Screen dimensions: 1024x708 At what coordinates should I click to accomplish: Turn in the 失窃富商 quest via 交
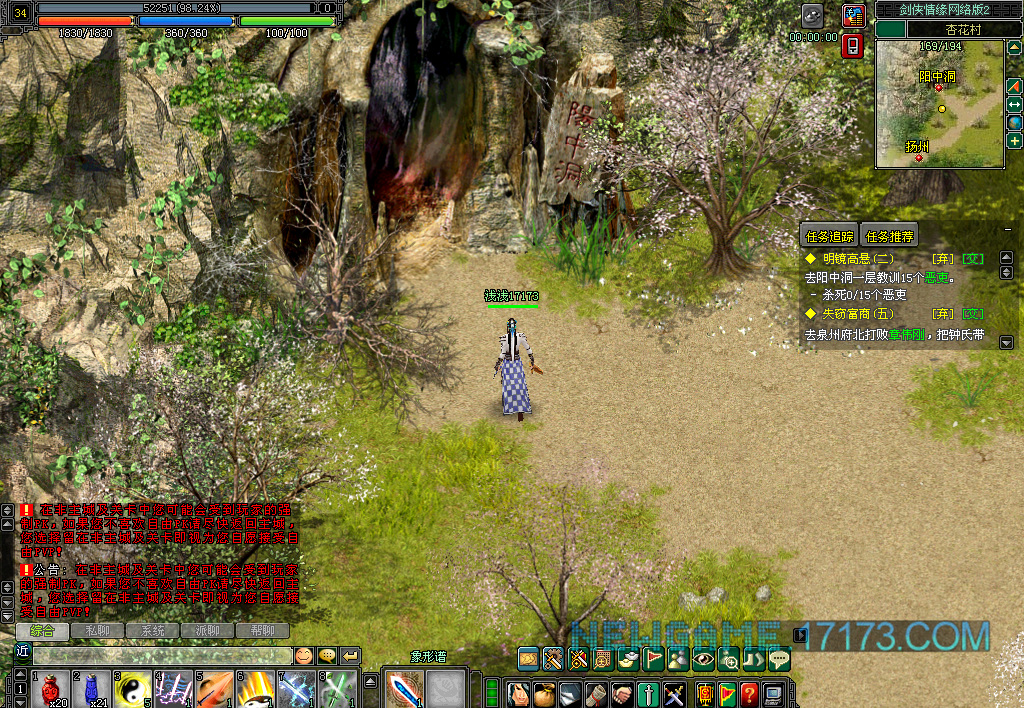point(974,313)
